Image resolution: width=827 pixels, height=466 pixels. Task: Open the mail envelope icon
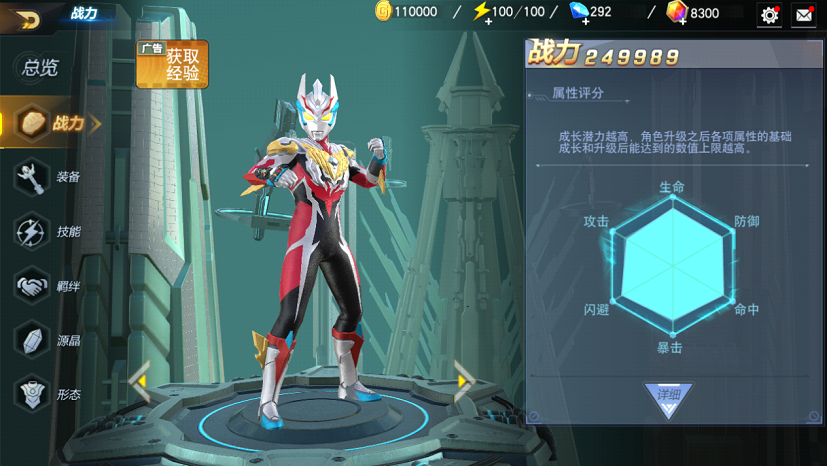[804, 14]
